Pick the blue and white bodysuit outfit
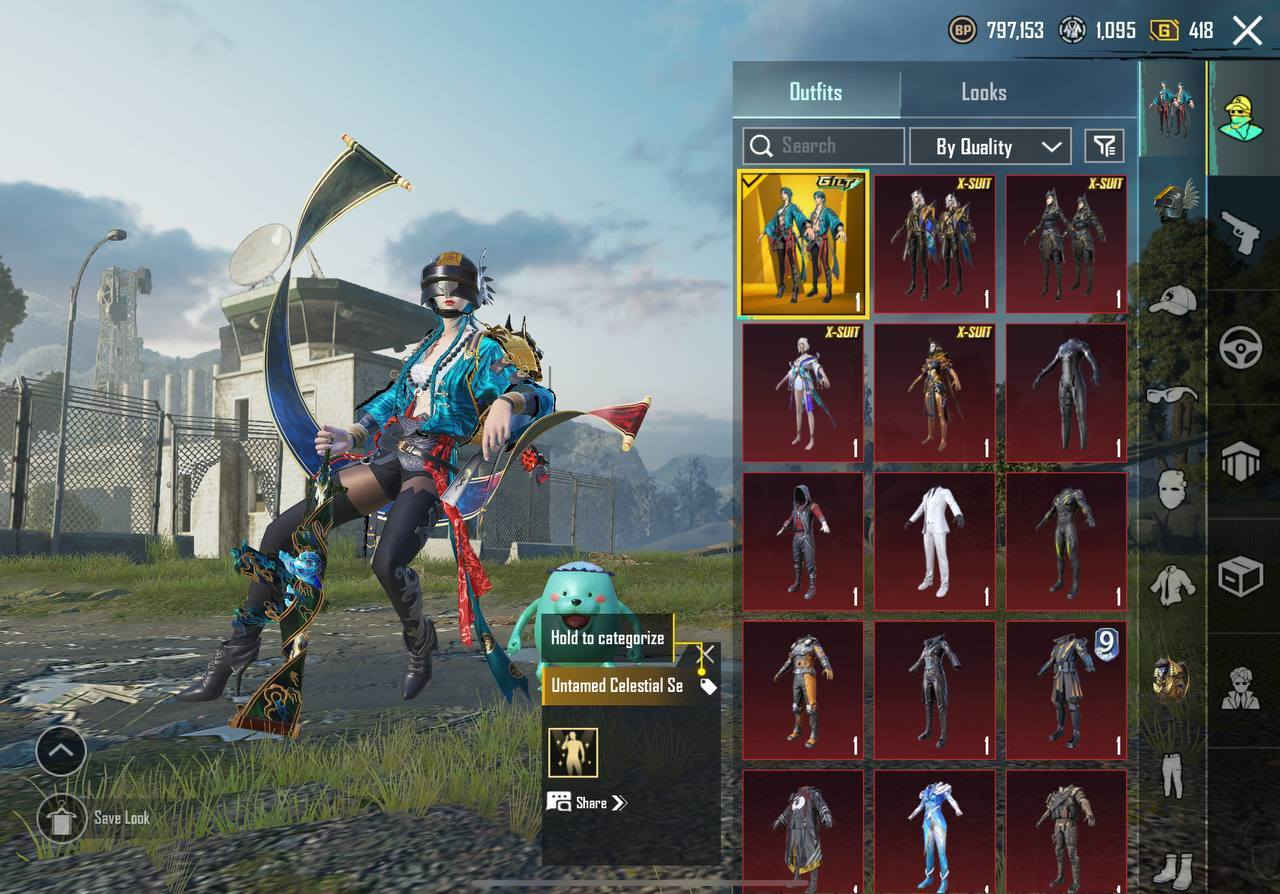Viewport: 1280px width, 894px height. [935, 829]
